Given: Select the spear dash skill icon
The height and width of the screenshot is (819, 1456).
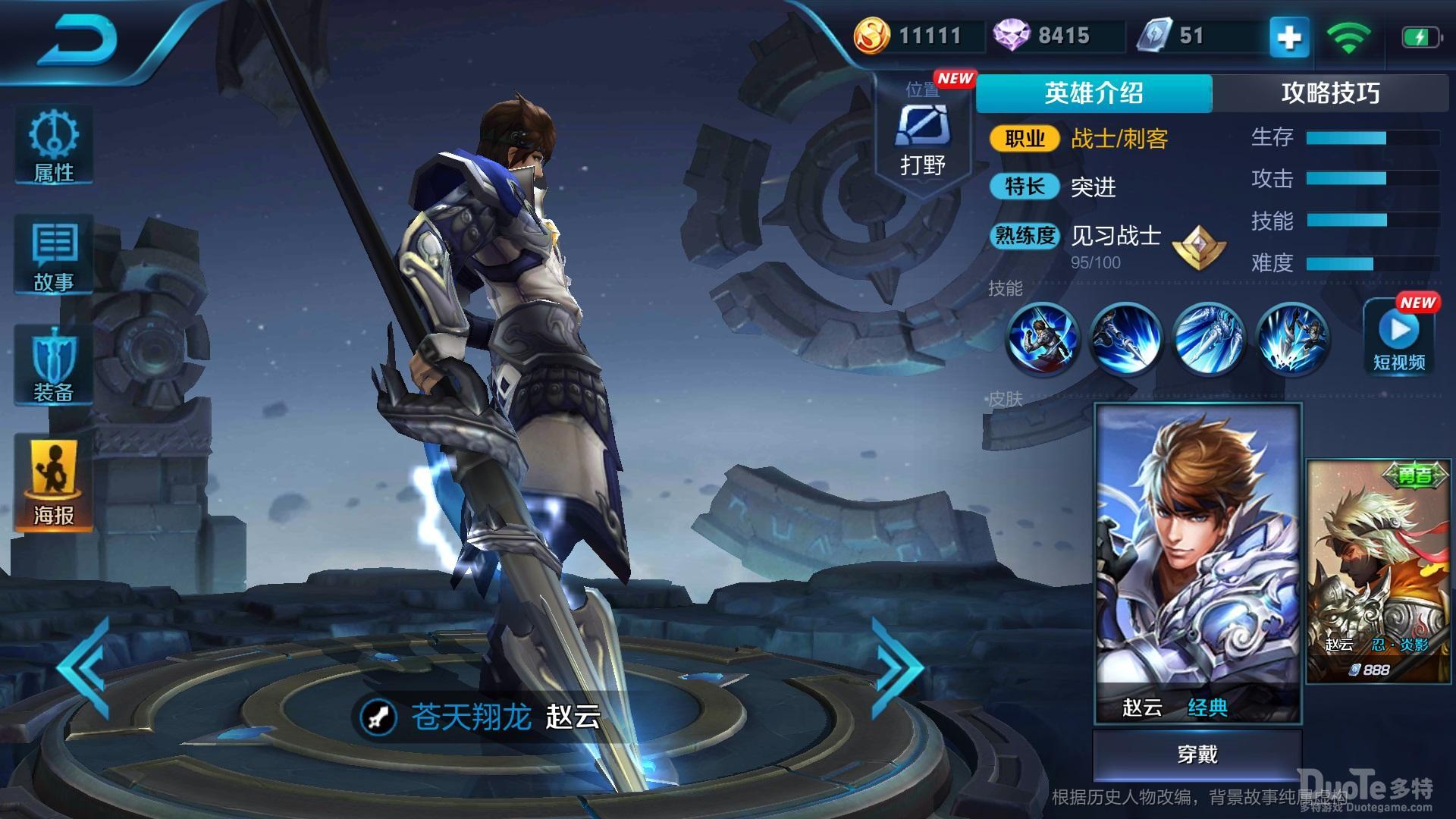Looking at the screenshot, I should tap(1126, 339).
